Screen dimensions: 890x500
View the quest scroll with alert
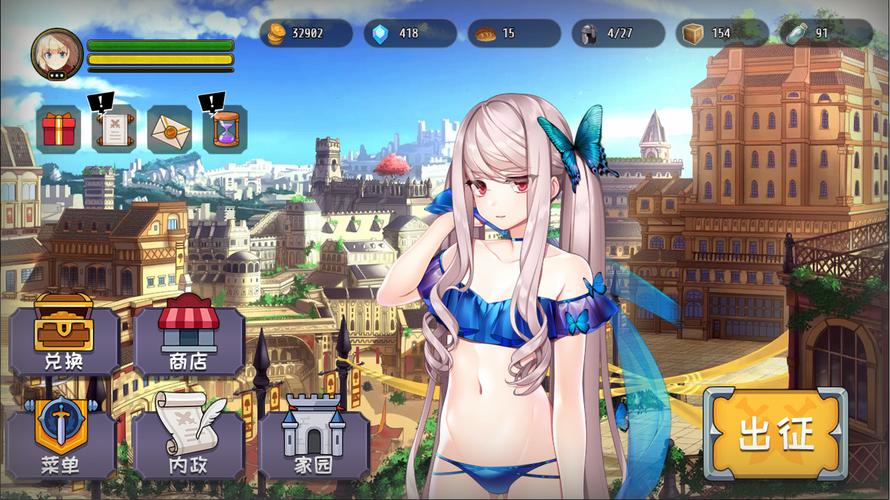(114, 129)
